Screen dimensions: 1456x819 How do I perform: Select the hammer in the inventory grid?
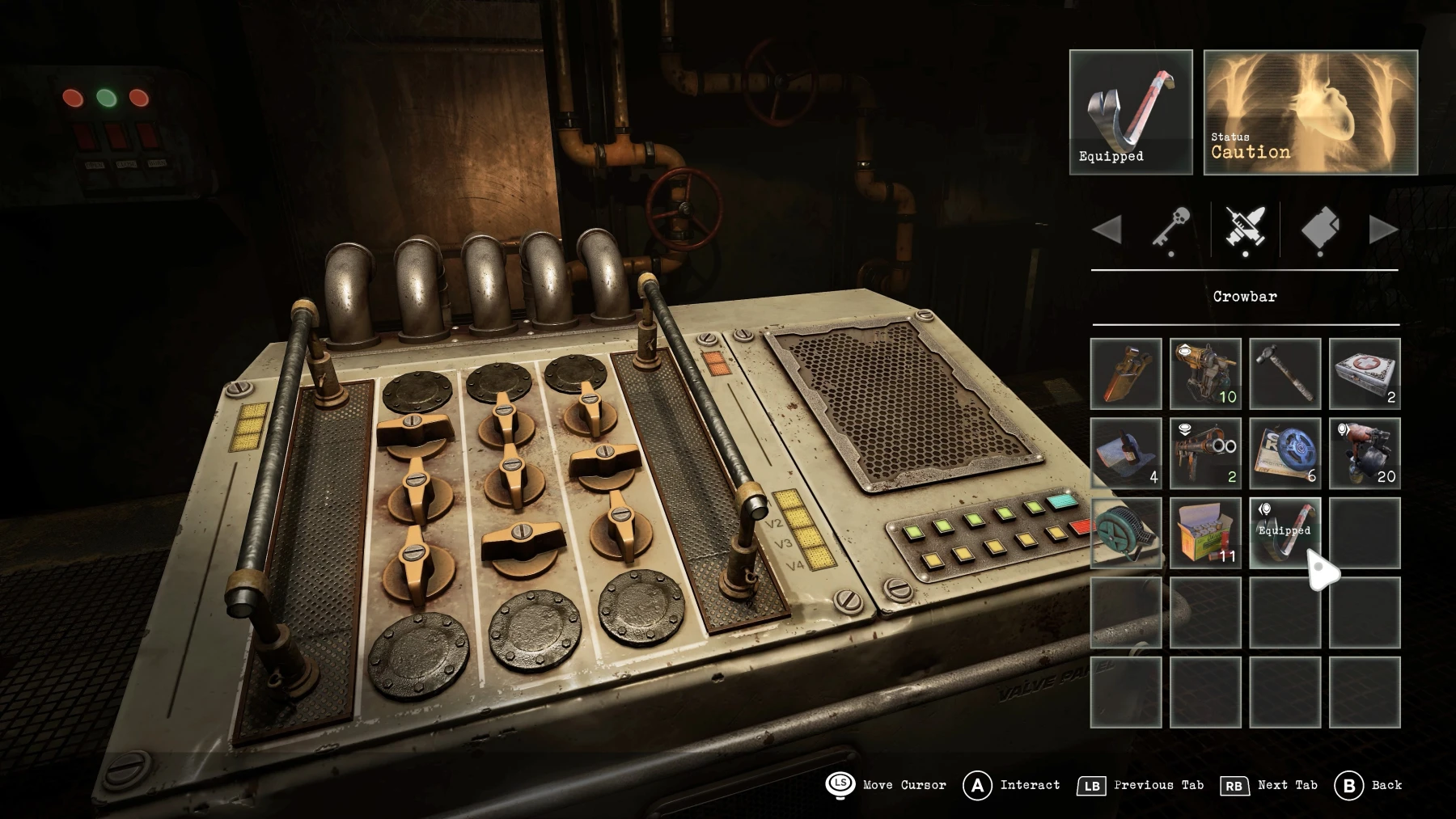(x=1284, y=372)
